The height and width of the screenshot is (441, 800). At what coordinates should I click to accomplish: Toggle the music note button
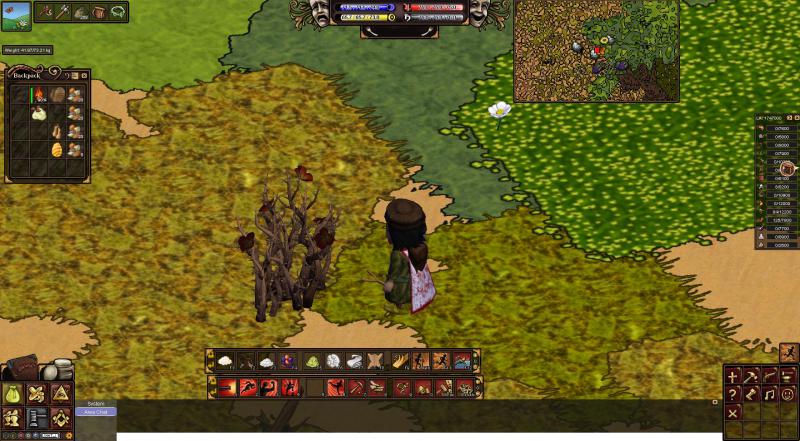coord(770,395)
